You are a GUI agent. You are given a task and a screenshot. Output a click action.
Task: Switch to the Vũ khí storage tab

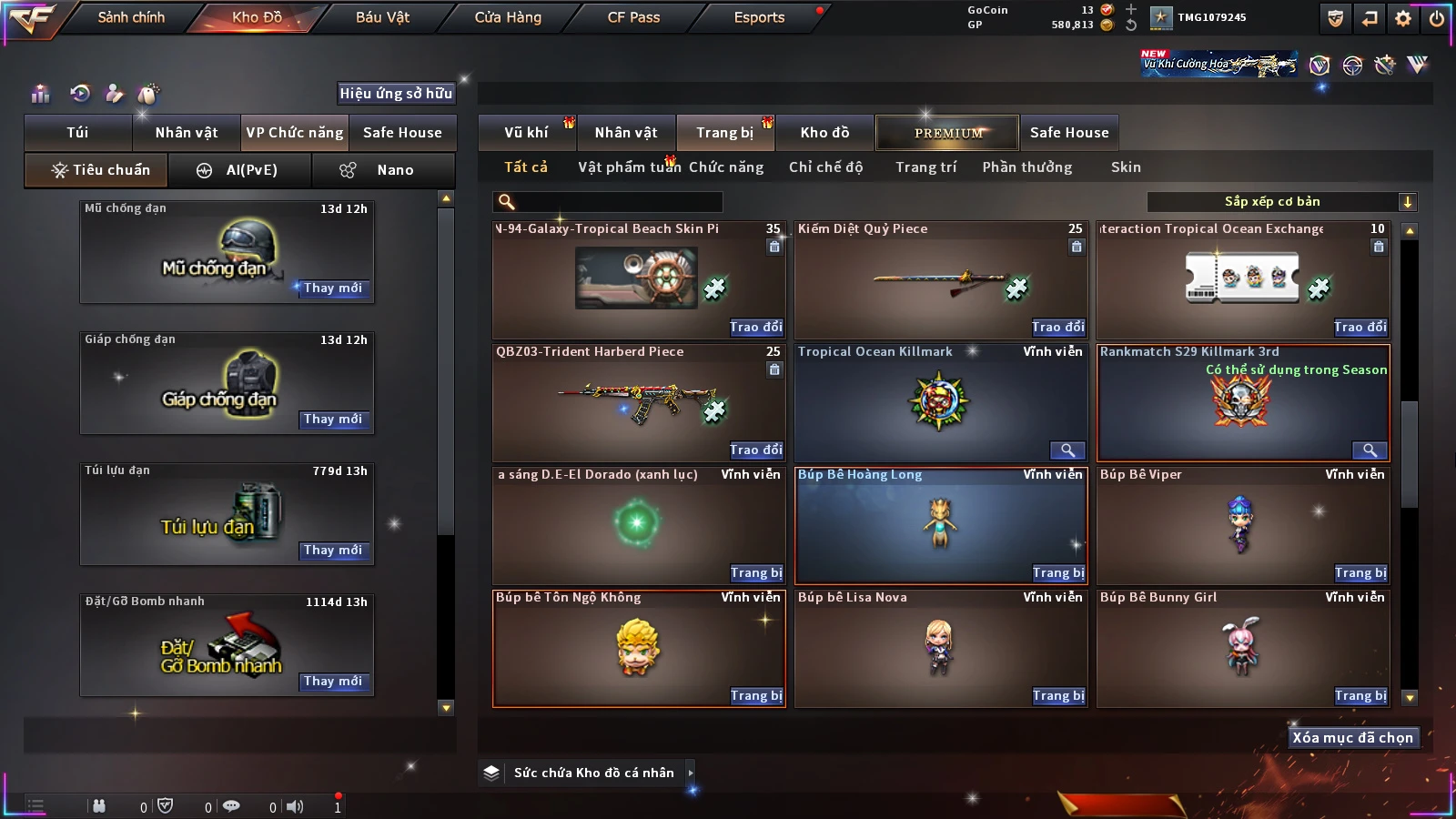pos(527,133)
